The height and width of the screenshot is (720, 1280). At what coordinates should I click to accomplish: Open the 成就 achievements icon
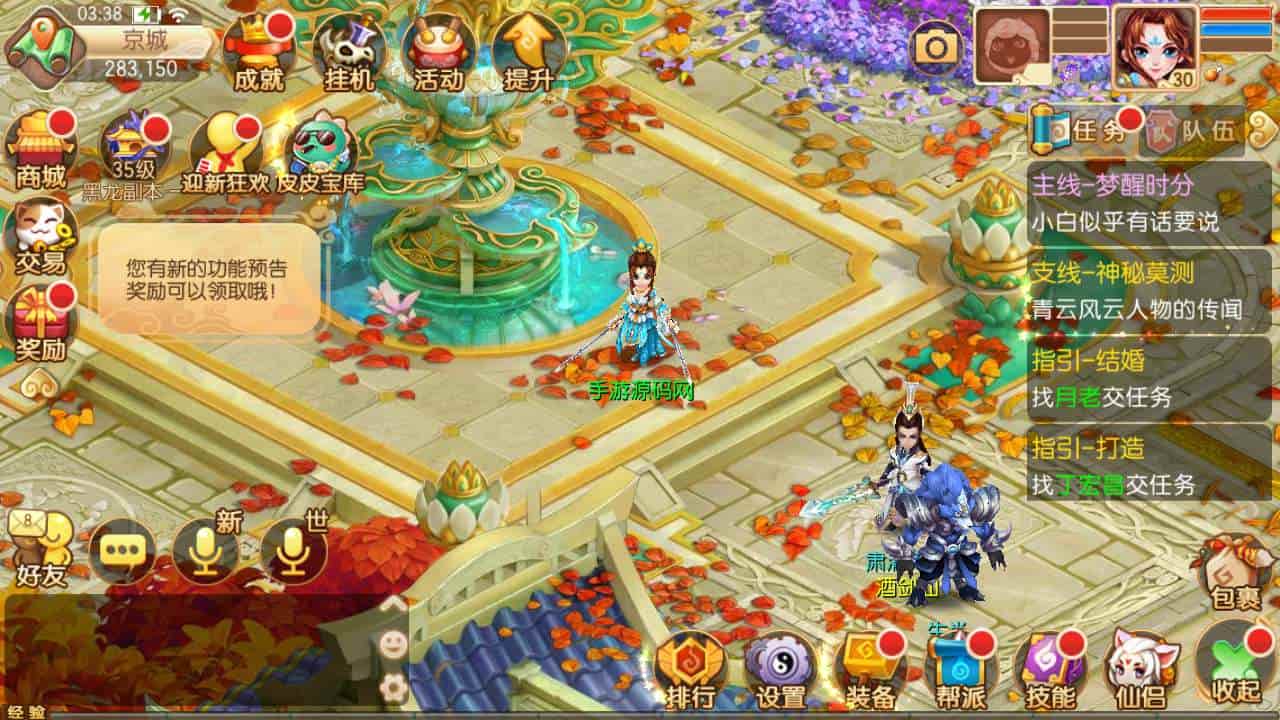click(x=258, y=52)
